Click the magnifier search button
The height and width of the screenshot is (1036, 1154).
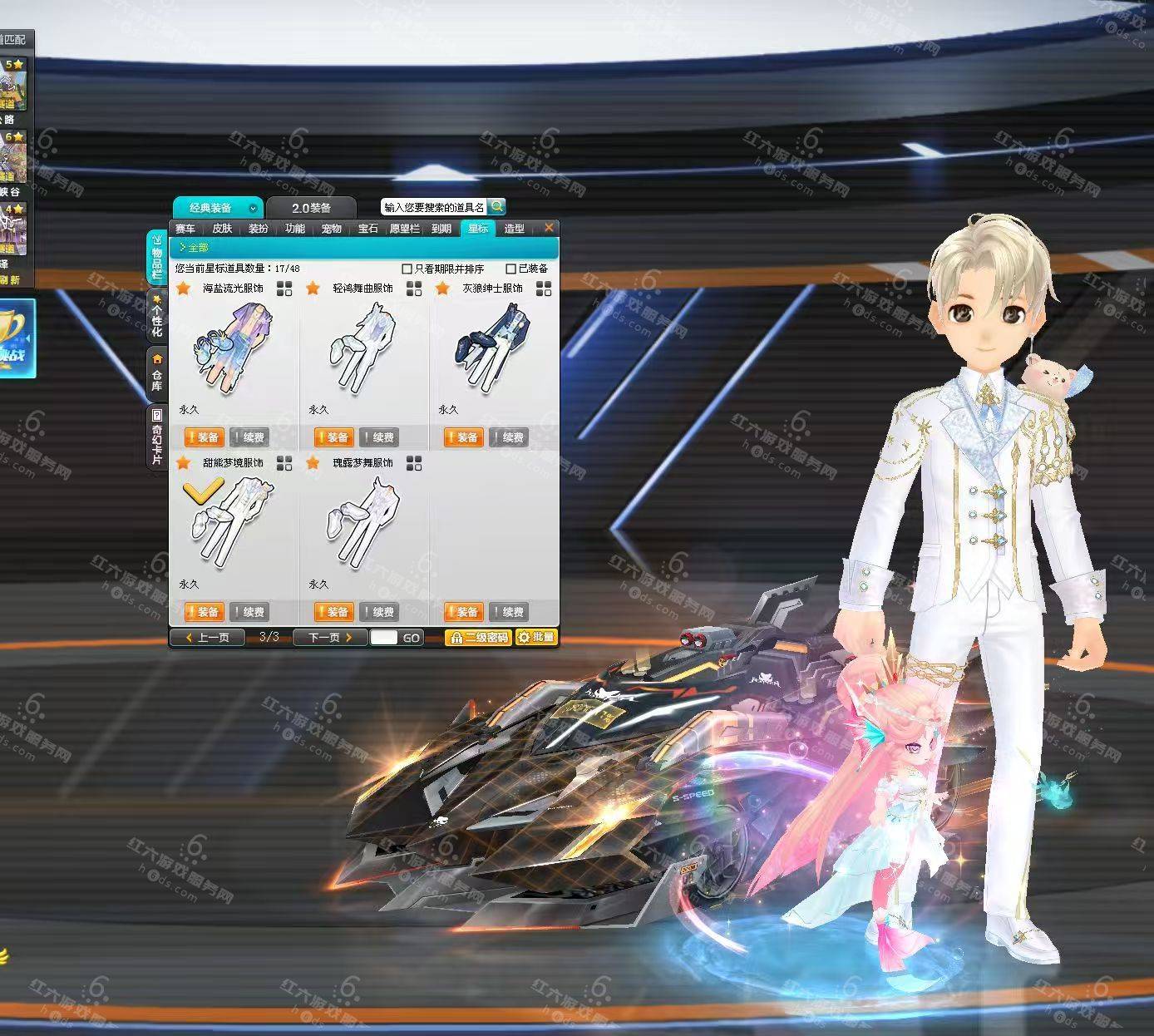[x=496, y=206]
